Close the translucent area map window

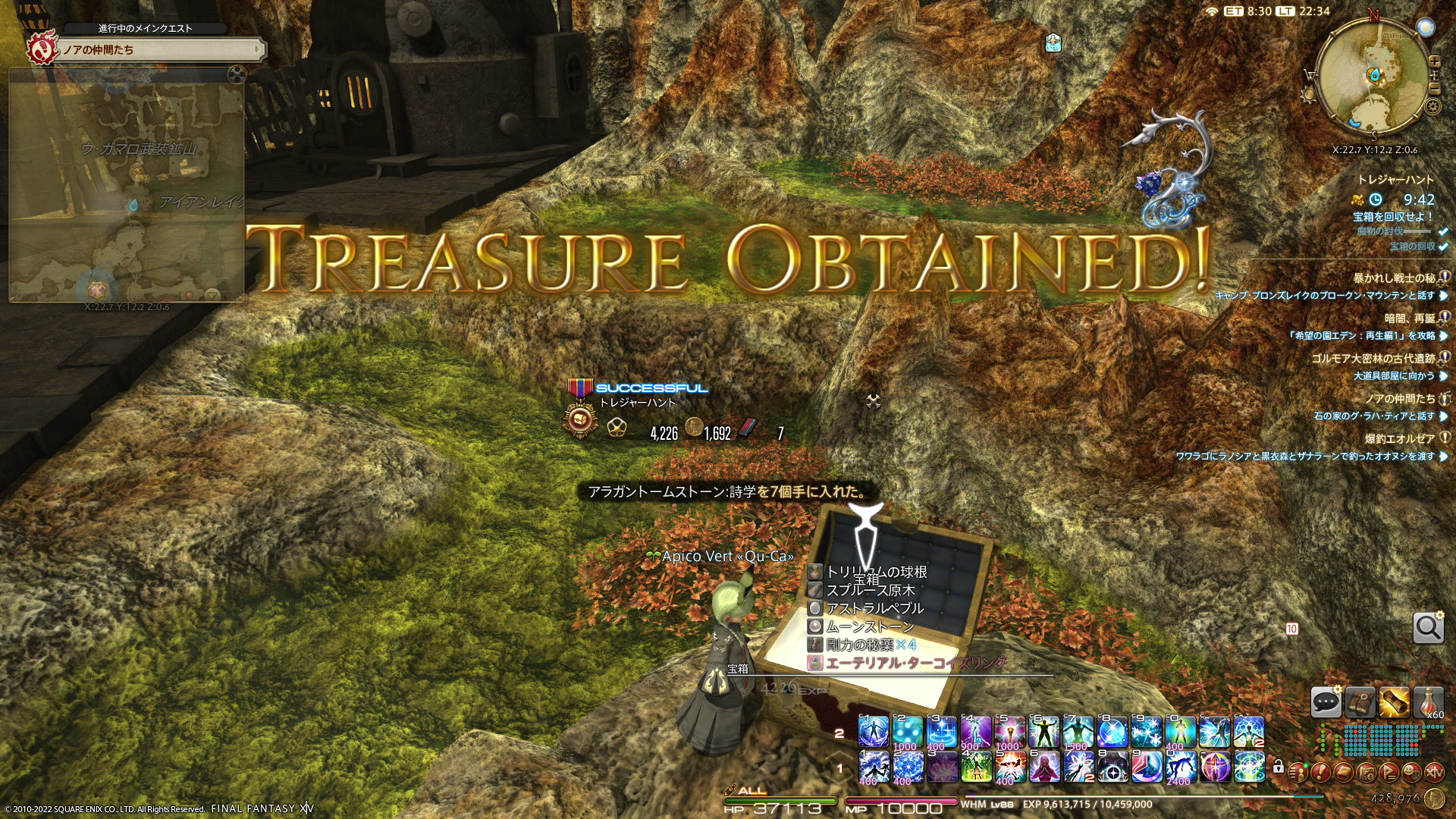point(237,74)
